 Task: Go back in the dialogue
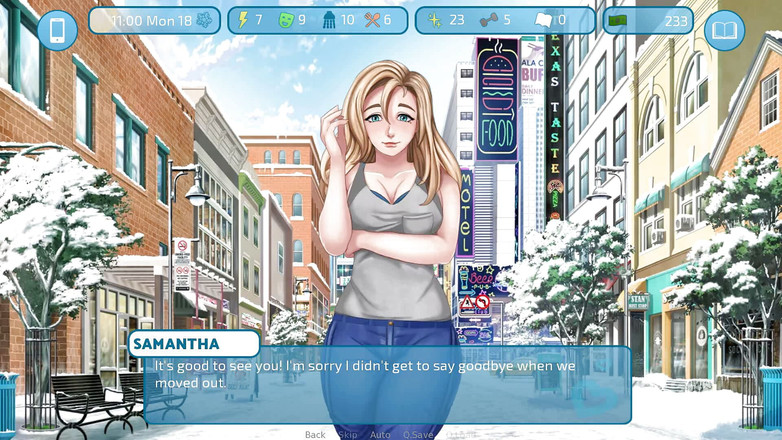315,435
